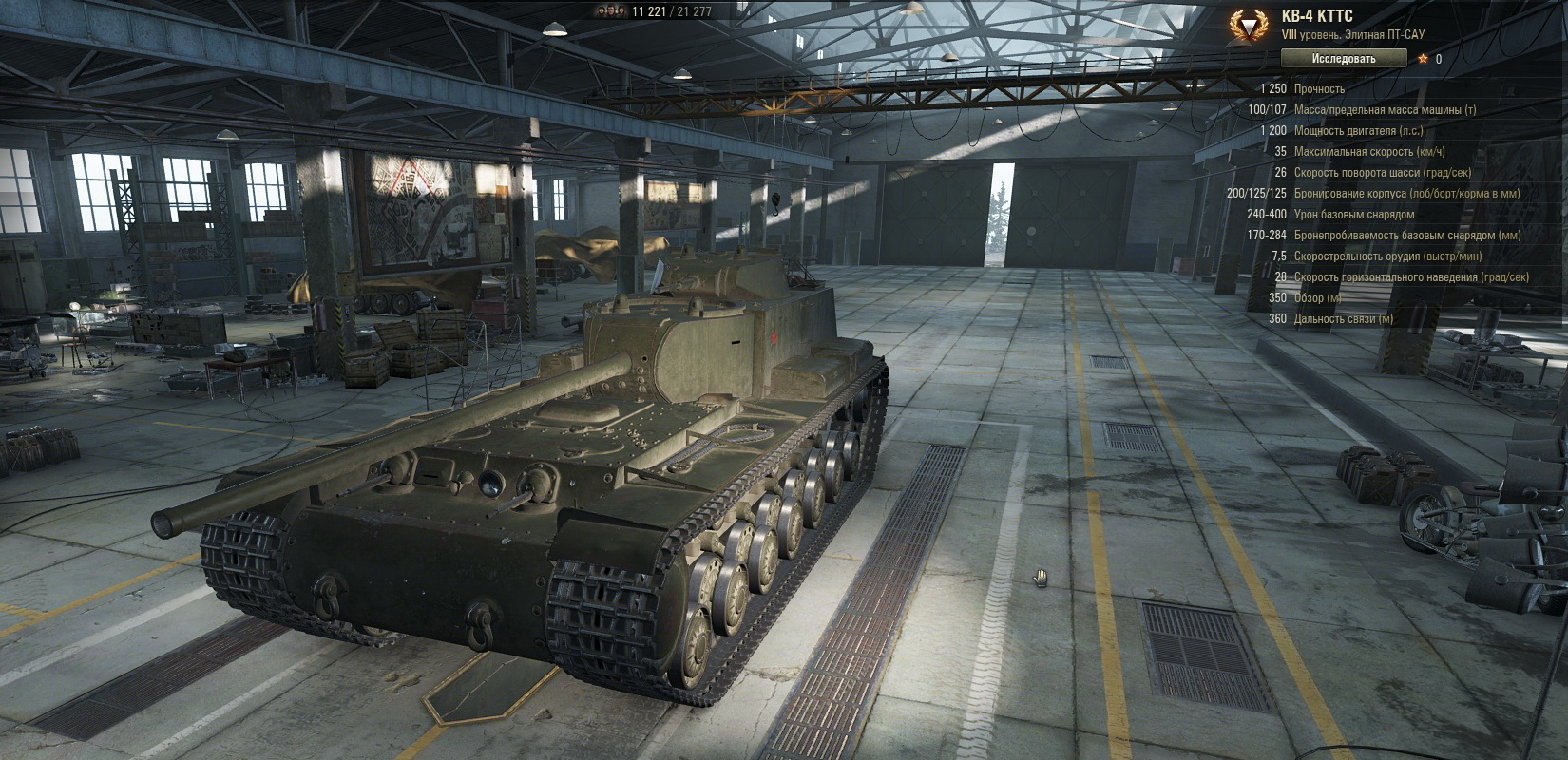Click the Исследовать (Research) button
The image size is (1568, 760).
click(x=1343, y=59)
